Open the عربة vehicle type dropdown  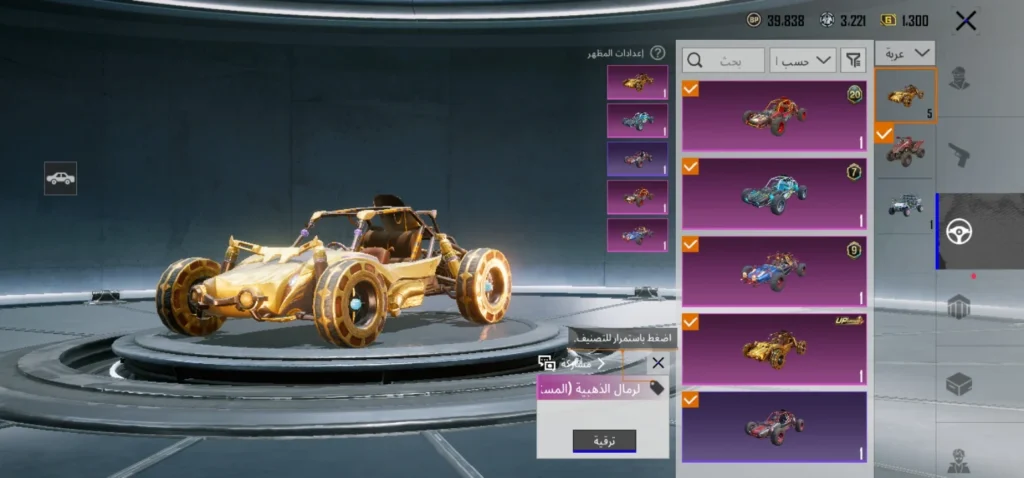[905, 53]
